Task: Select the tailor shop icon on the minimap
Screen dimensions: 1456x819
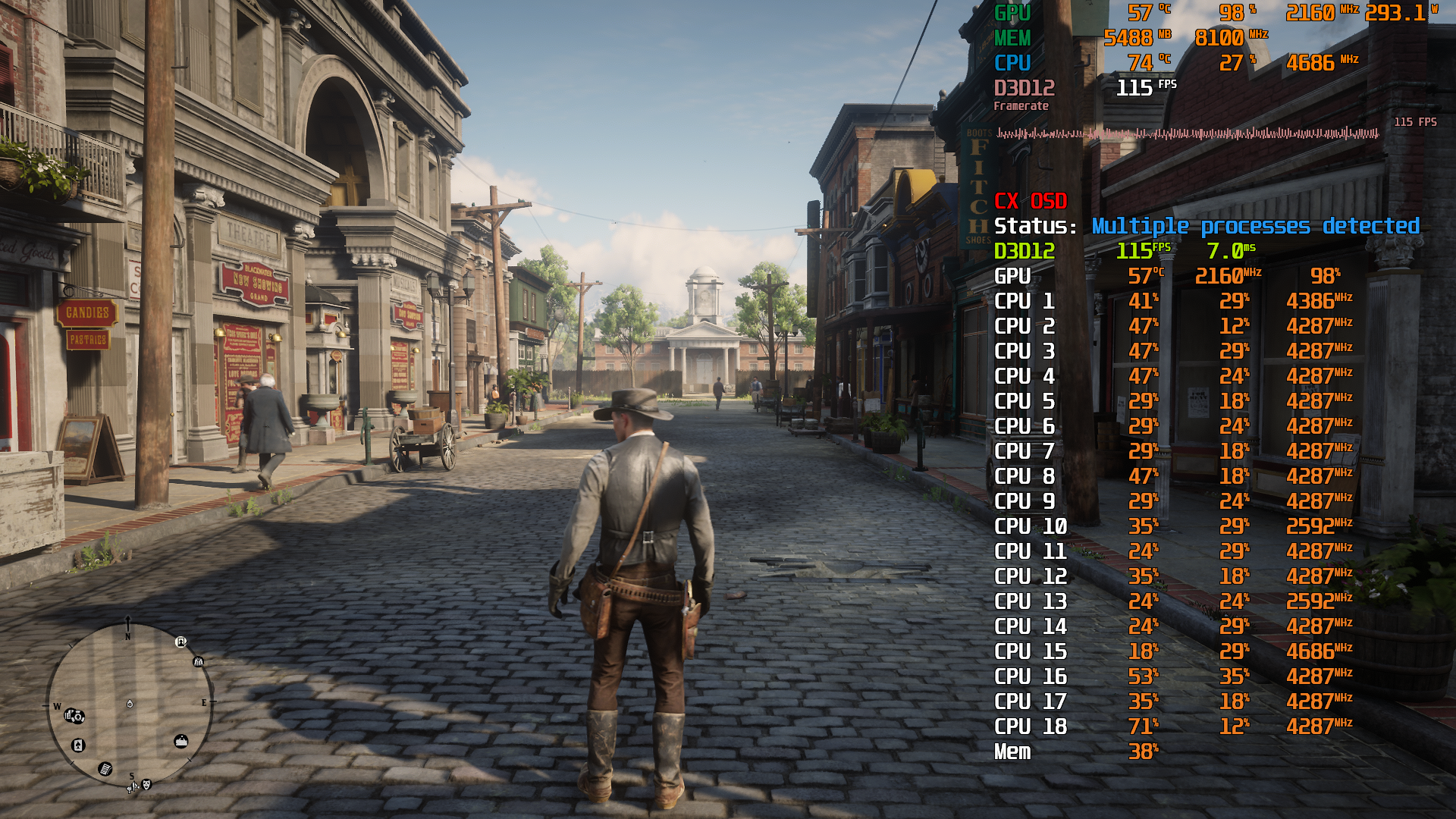Action: (x=198, y=662)
